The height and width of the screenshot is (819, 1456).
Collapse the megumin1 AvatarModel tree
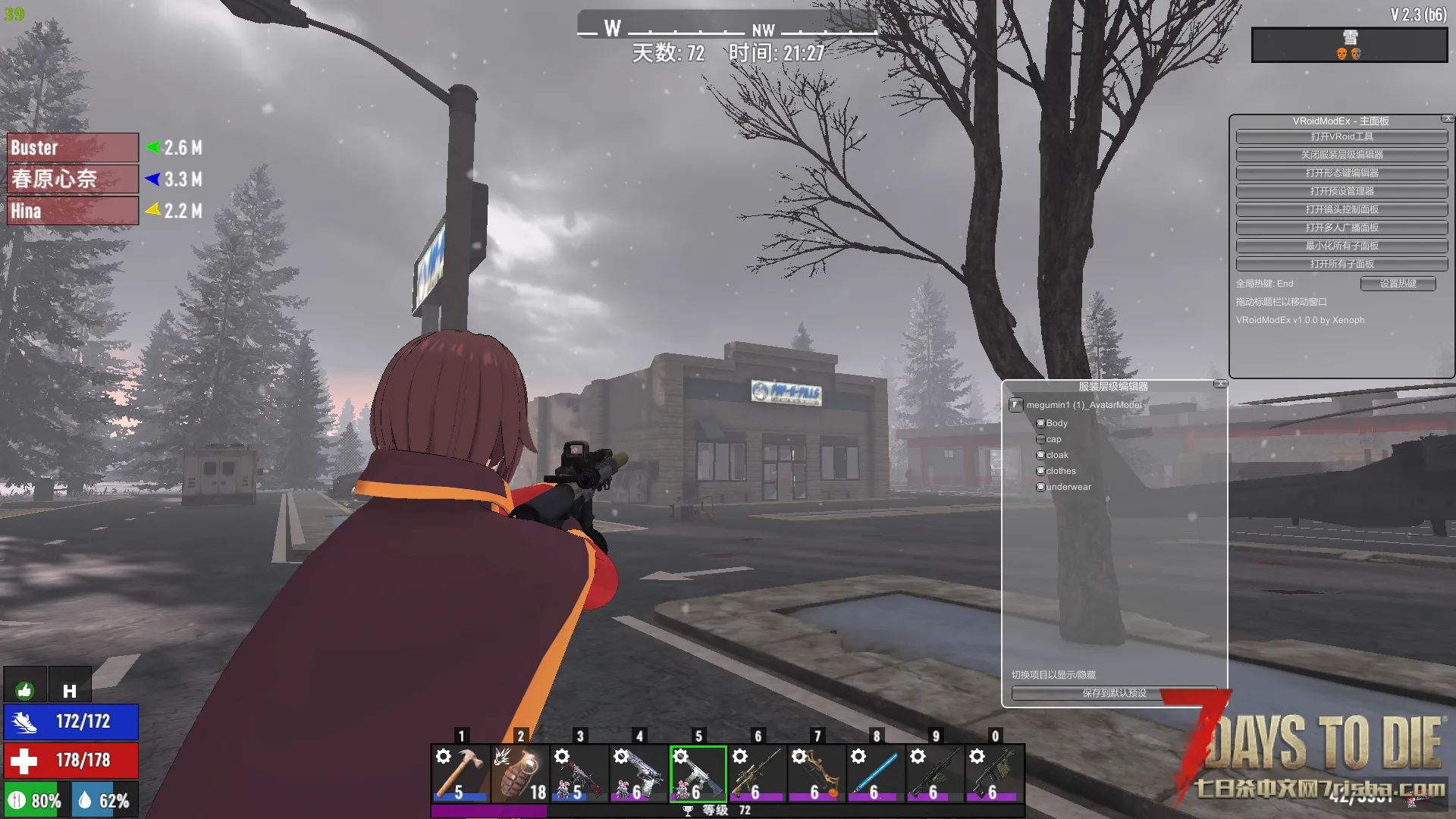click(1016, 405)
